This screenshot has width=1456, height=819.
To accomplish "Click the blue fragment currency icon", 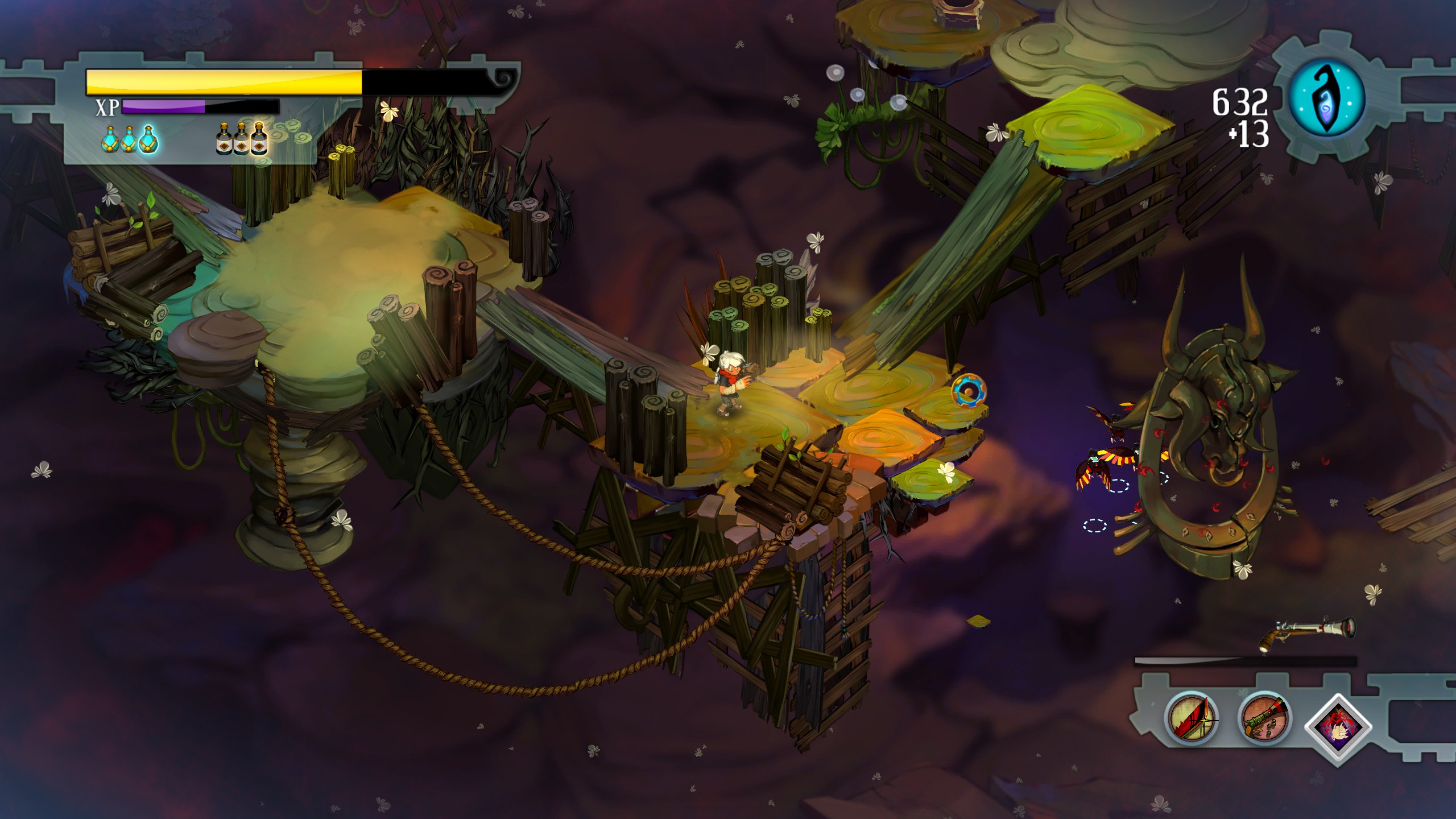I will pyautogui.click(x=1326, y=98).
